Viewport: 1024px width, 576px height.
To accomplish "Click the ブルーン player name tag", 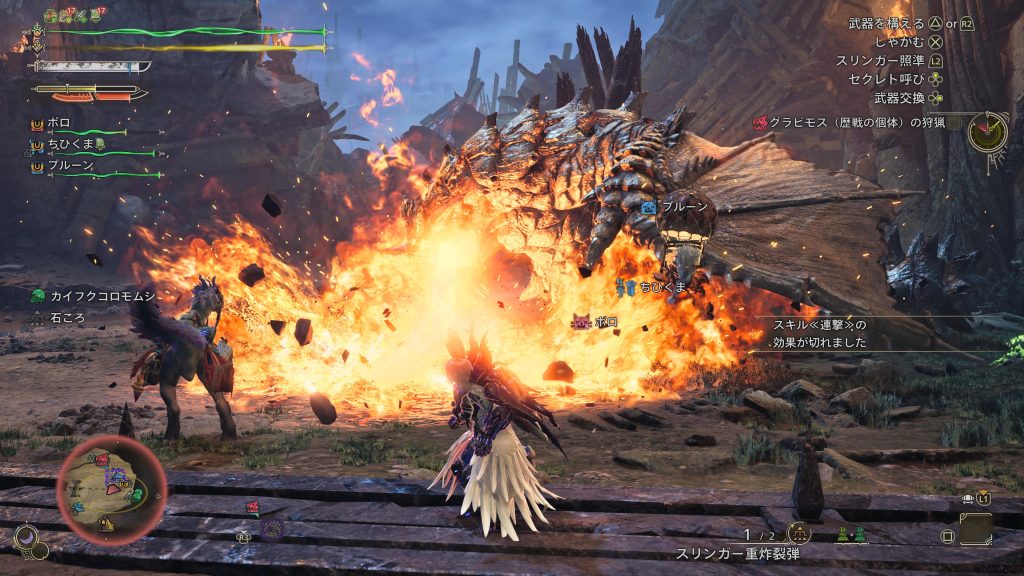I will (684, 206).
